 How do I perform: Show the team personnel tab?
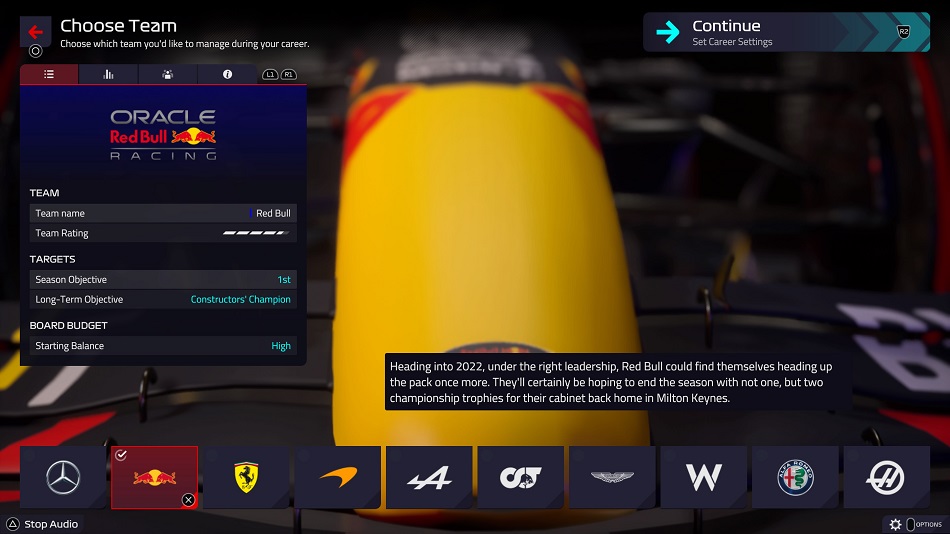coord(167,75)
